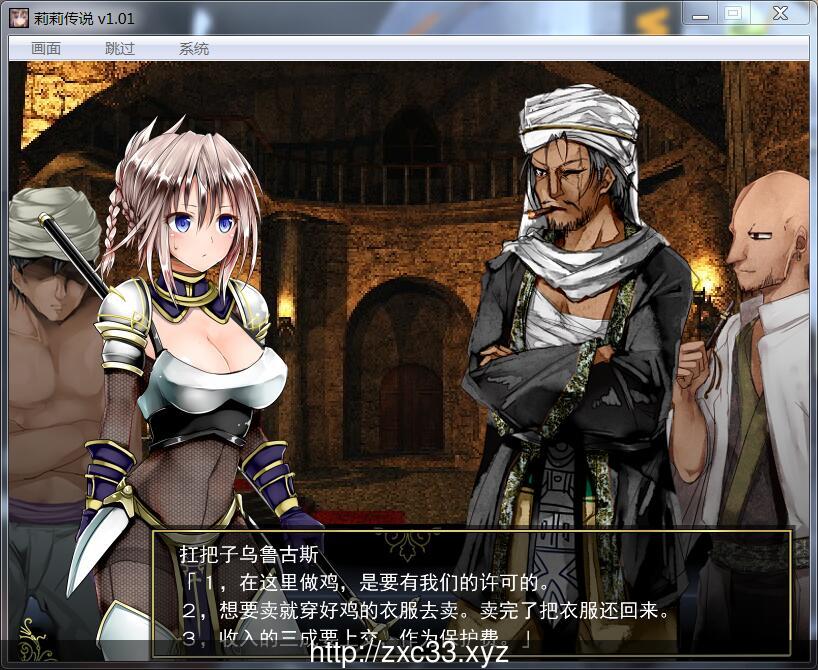Advance the dialogue text box
The height and width of the screenshot is (670, 818).
pyautogui.click(x=470, y=590)
